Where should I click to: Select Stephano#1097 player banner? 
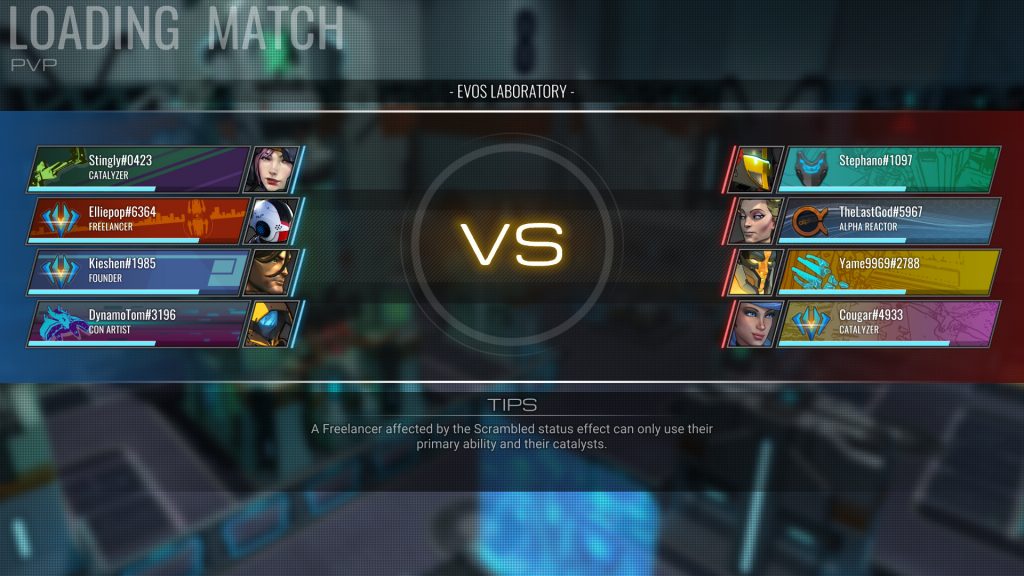coord(889,169)
